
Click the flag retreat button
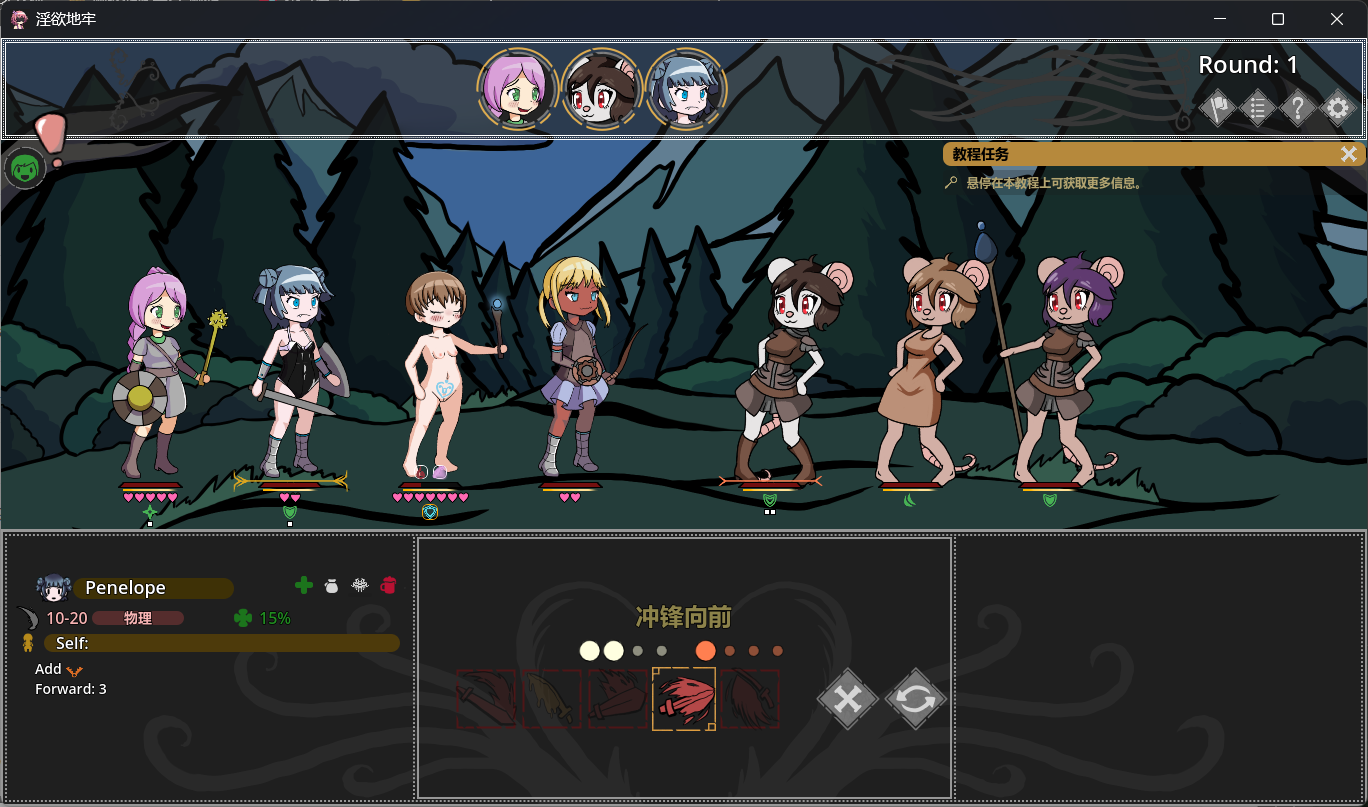point(1217,108)
